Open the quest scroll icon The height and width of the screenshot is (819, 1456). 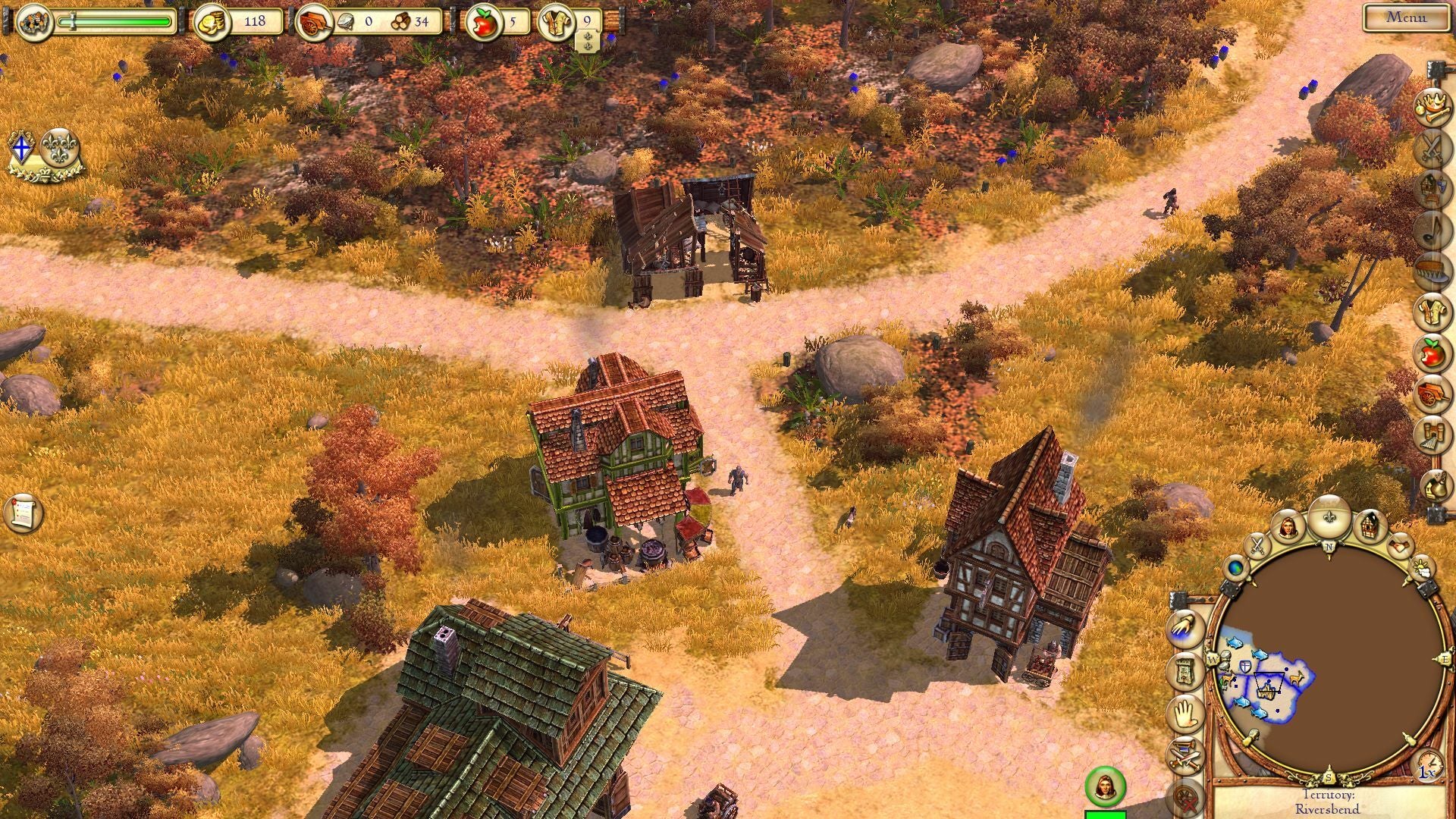coord(22,513)
